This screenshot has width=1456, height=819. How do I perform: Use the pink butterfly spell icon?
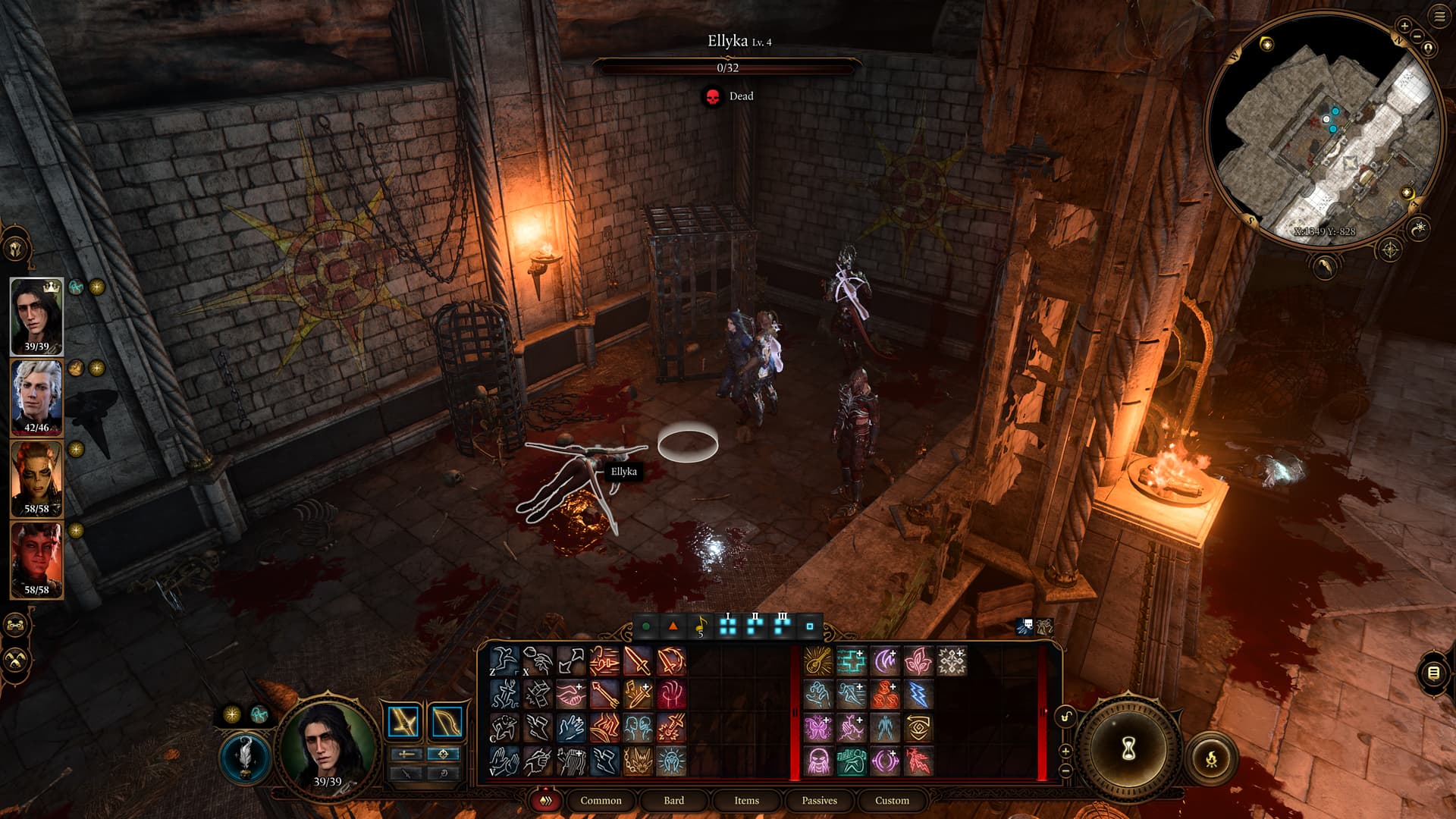817,727
